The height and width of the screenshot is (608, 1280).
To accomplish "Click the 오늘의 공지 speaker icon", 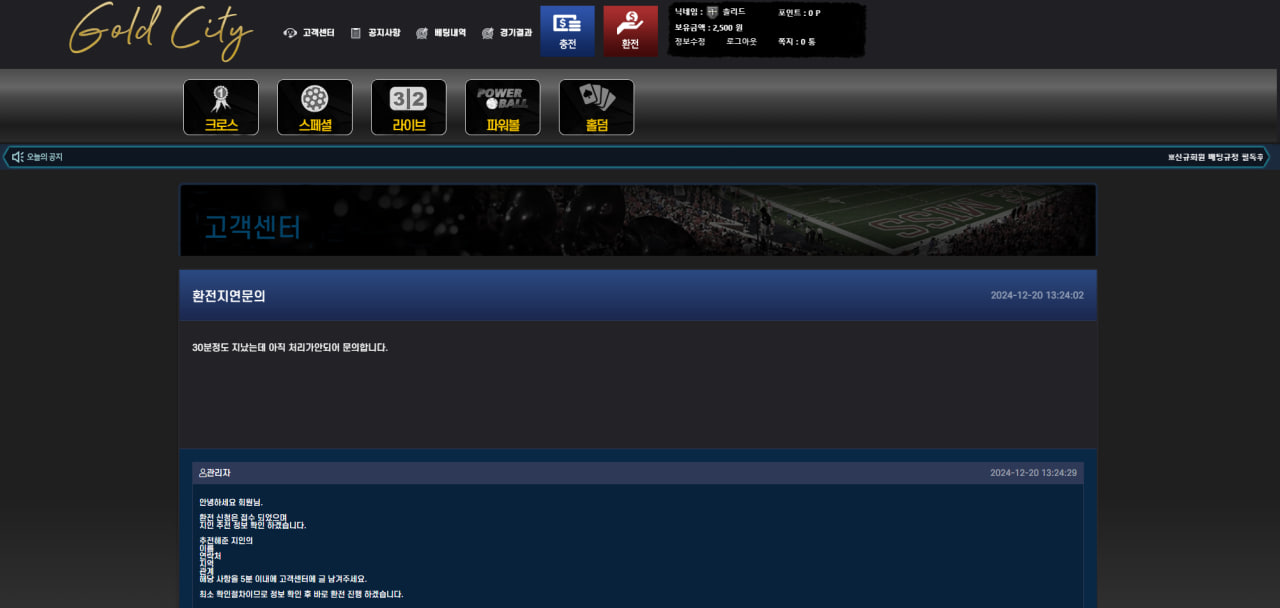I will point(18,157).
